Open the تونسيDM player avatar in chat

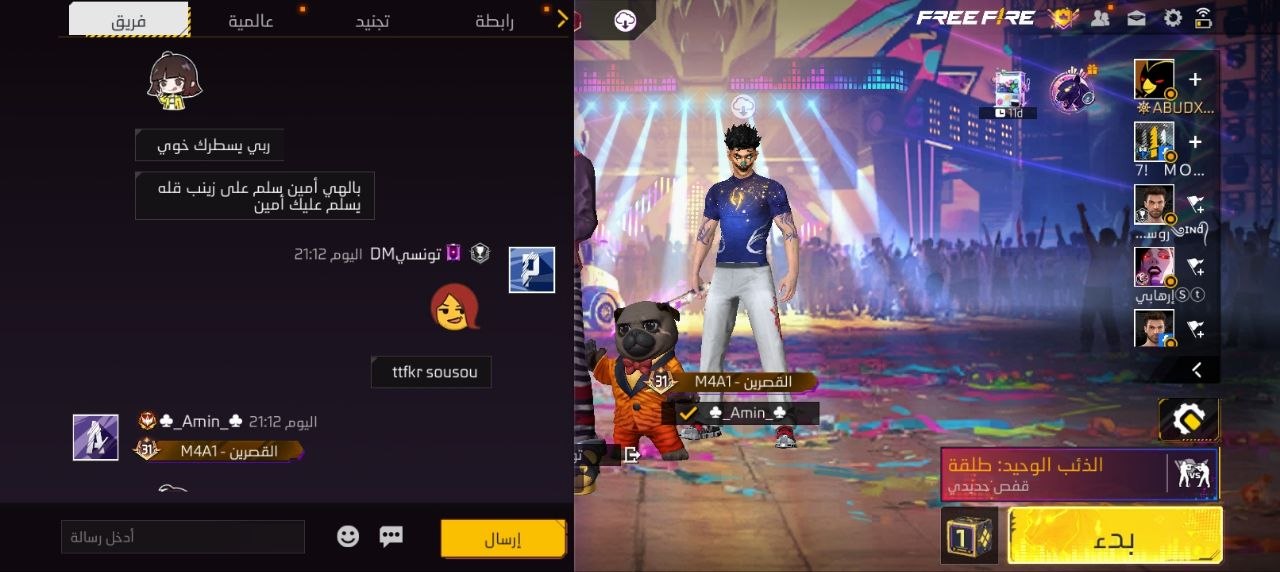coord(531,269)
